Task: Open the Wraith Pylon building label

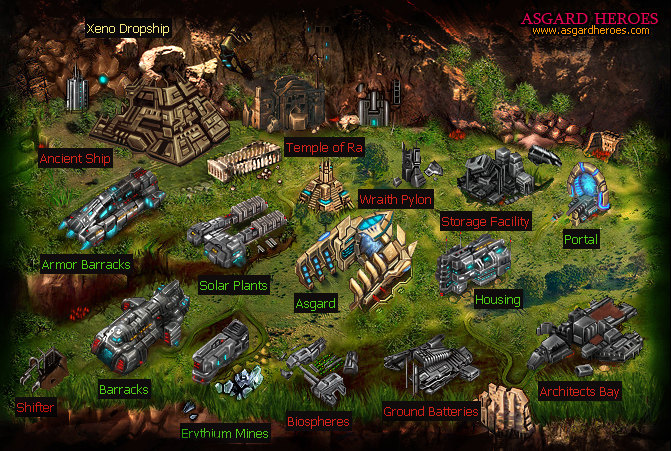Action: (x=395, y=199)
